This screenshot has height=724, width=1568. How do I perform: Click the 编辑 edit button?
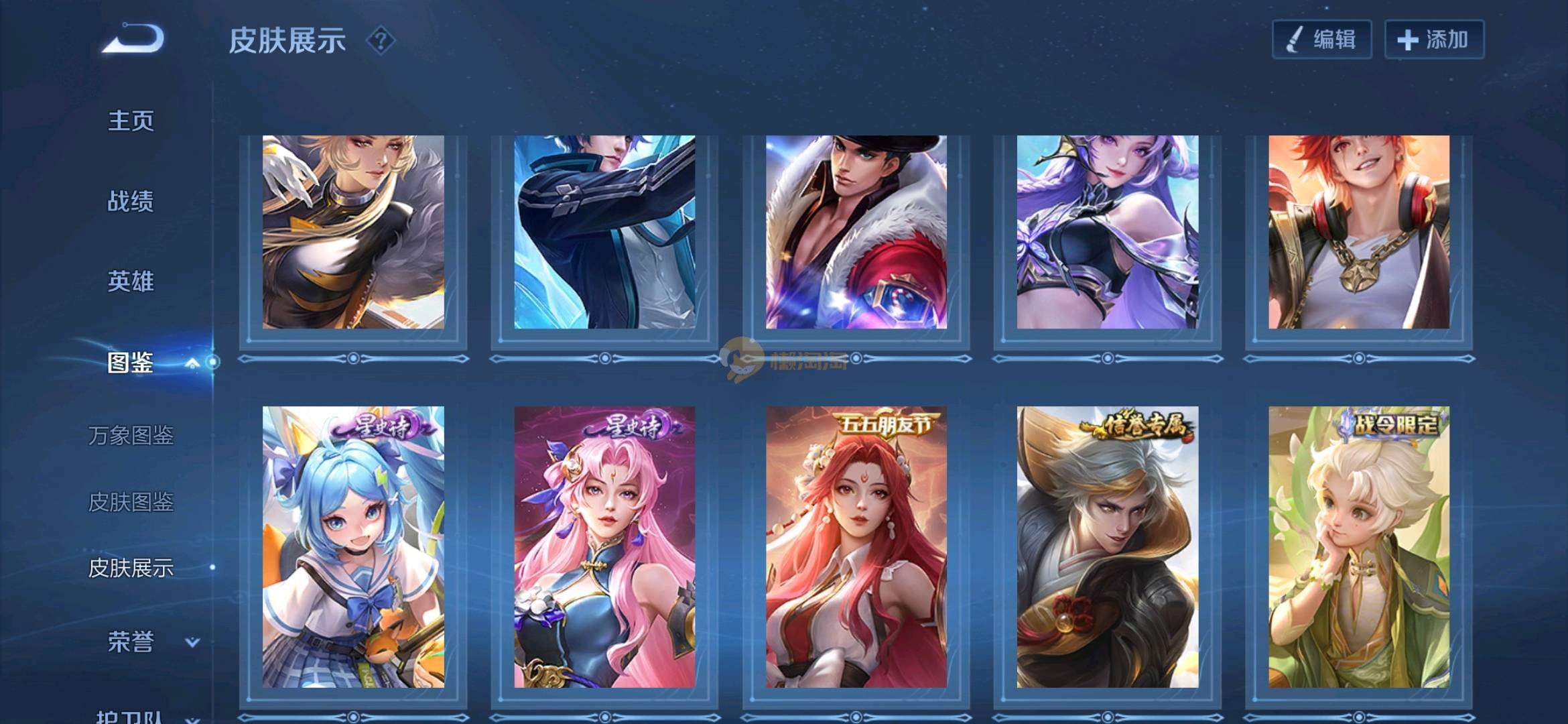point(1321,40)
